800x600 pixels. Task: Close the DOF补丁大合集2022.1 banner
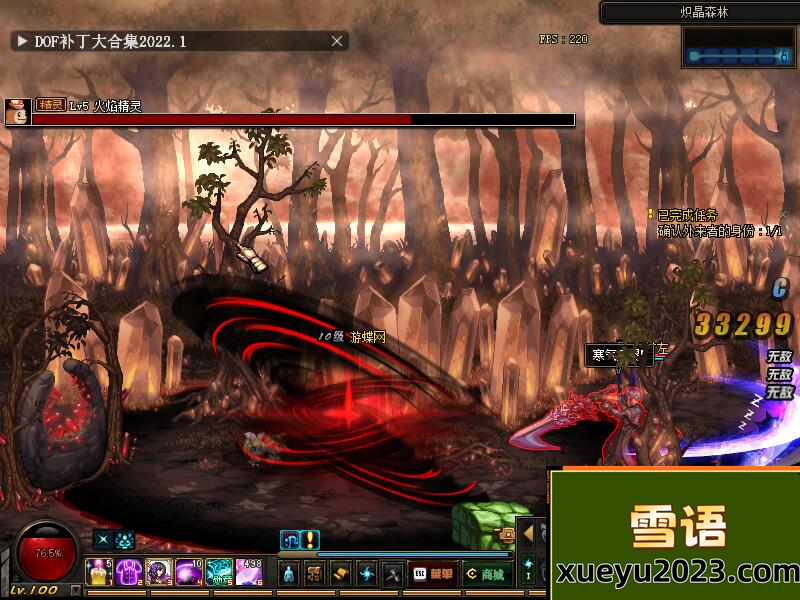(338, 41)
